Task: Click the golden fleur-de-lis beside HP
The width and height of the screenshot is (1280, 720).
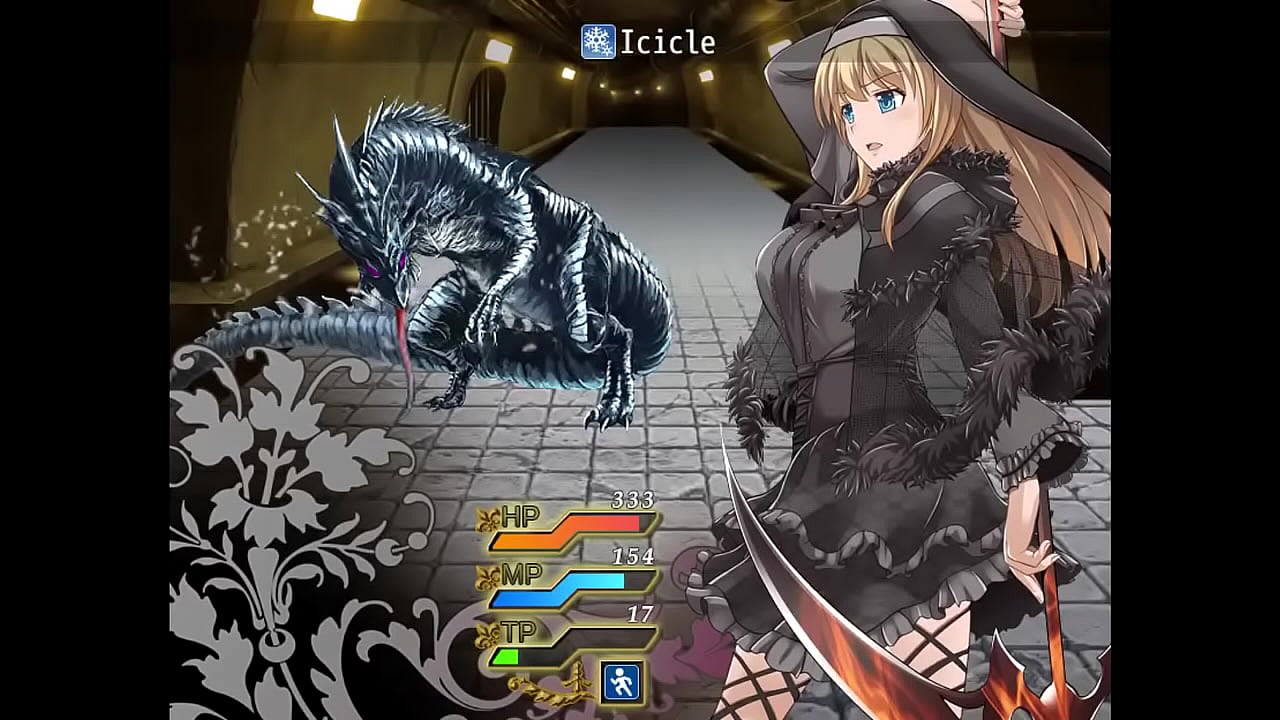Action: (487, 519)
